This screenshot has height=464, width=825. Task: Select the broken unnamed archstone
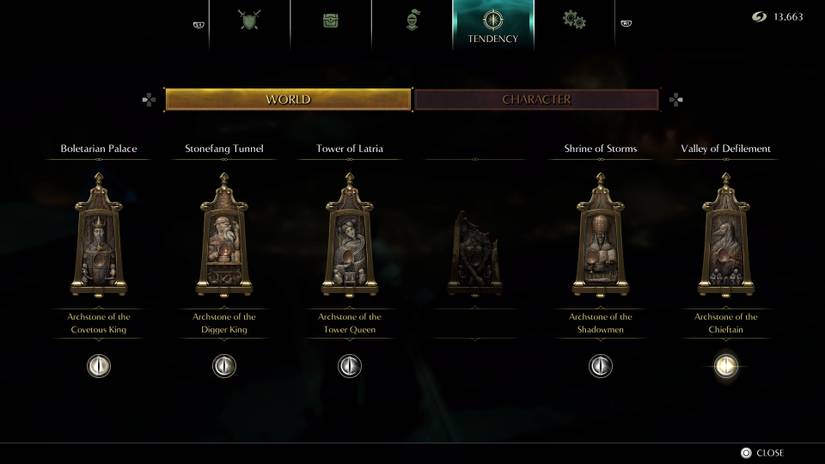tap(473, 253)
